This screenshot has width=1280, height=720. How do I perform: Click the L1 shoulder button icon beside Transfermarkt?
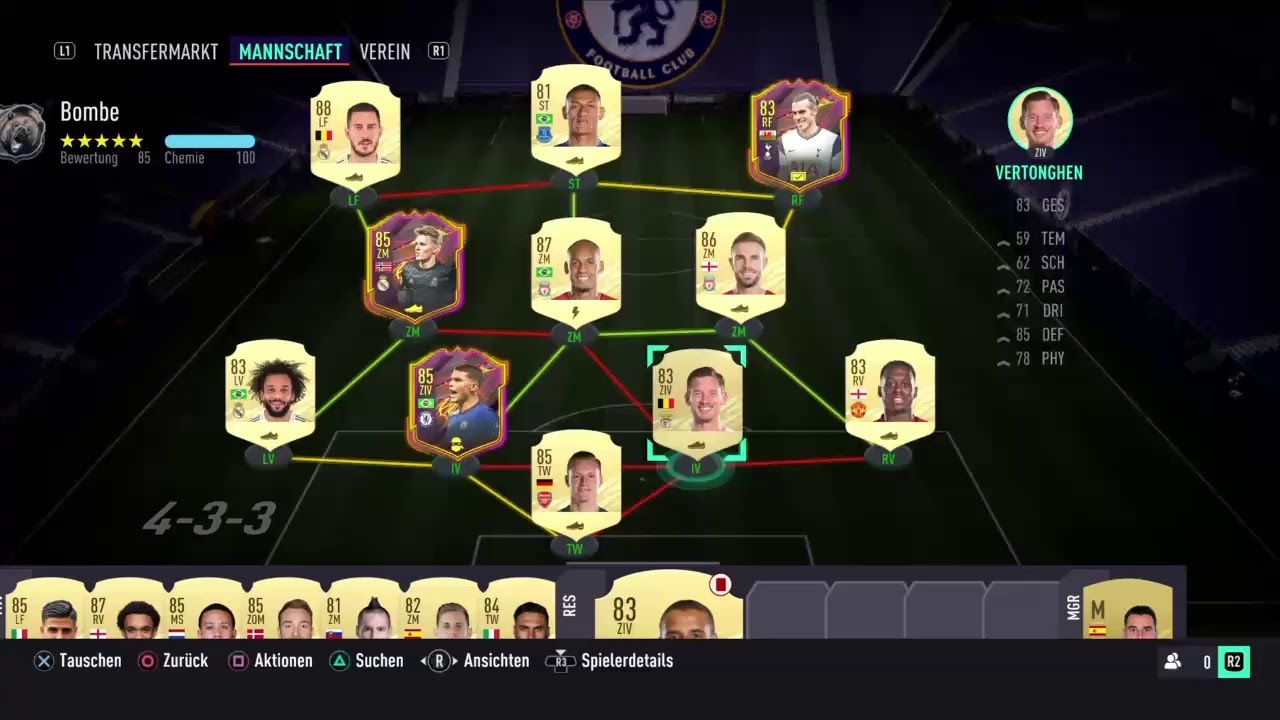[65, 51]
